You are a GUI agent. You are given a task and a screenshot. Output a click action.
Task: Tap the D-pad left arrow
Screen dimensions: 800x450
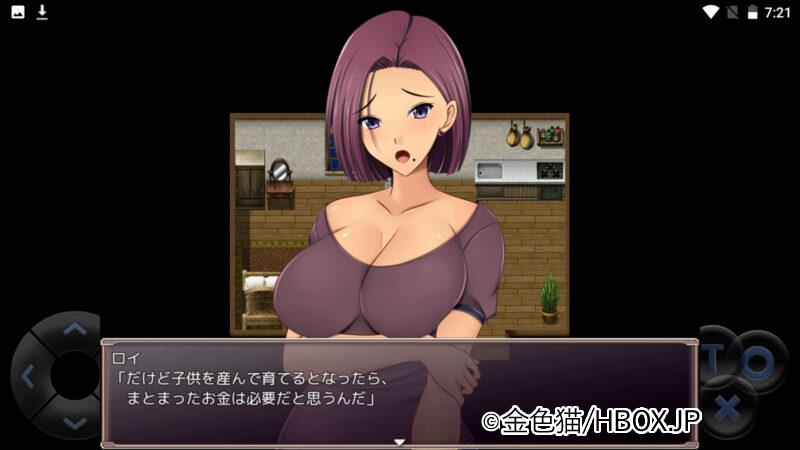click(x=27, y=377)
